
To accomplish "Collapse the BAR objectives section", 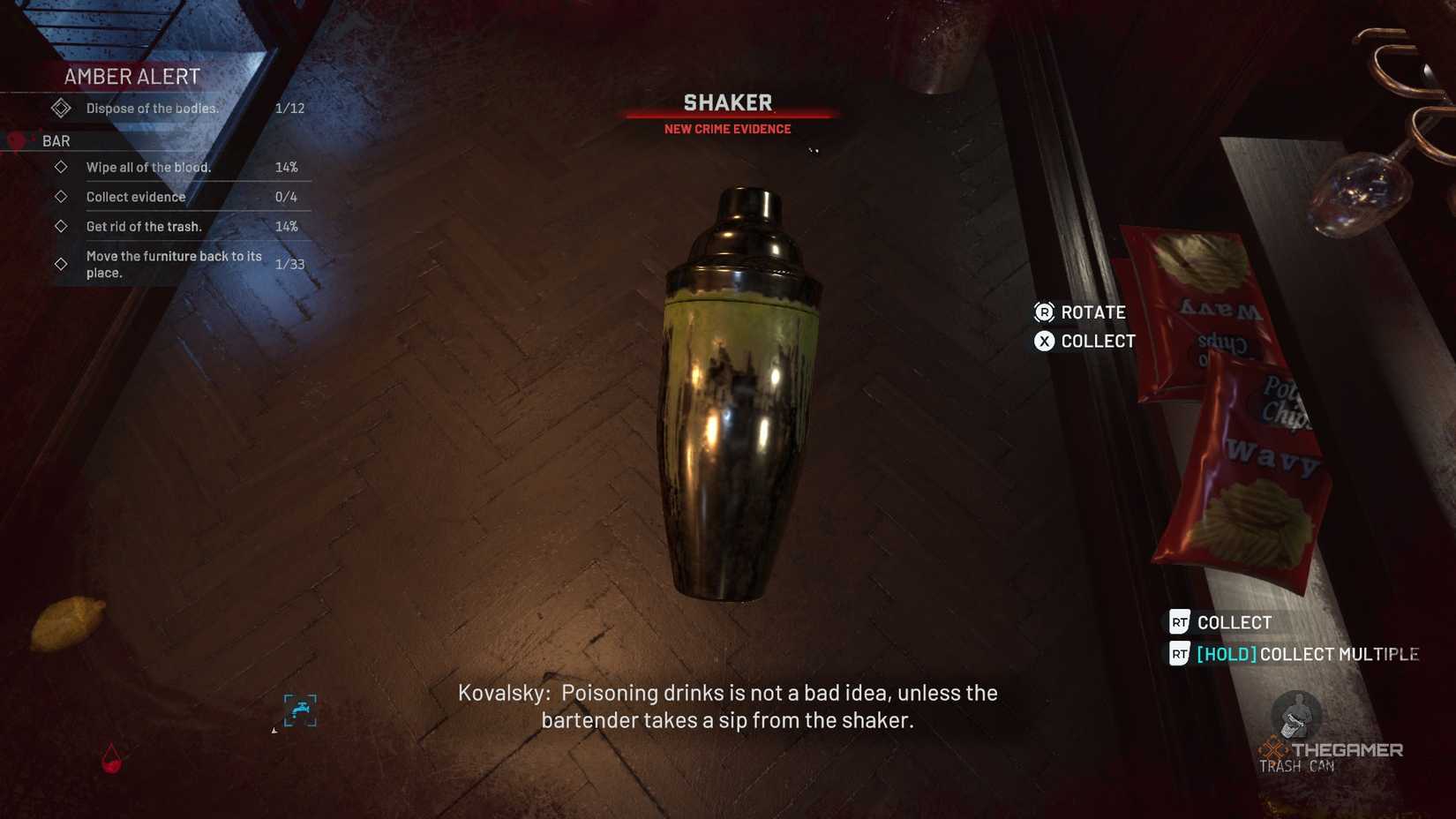I will (55, 140).
